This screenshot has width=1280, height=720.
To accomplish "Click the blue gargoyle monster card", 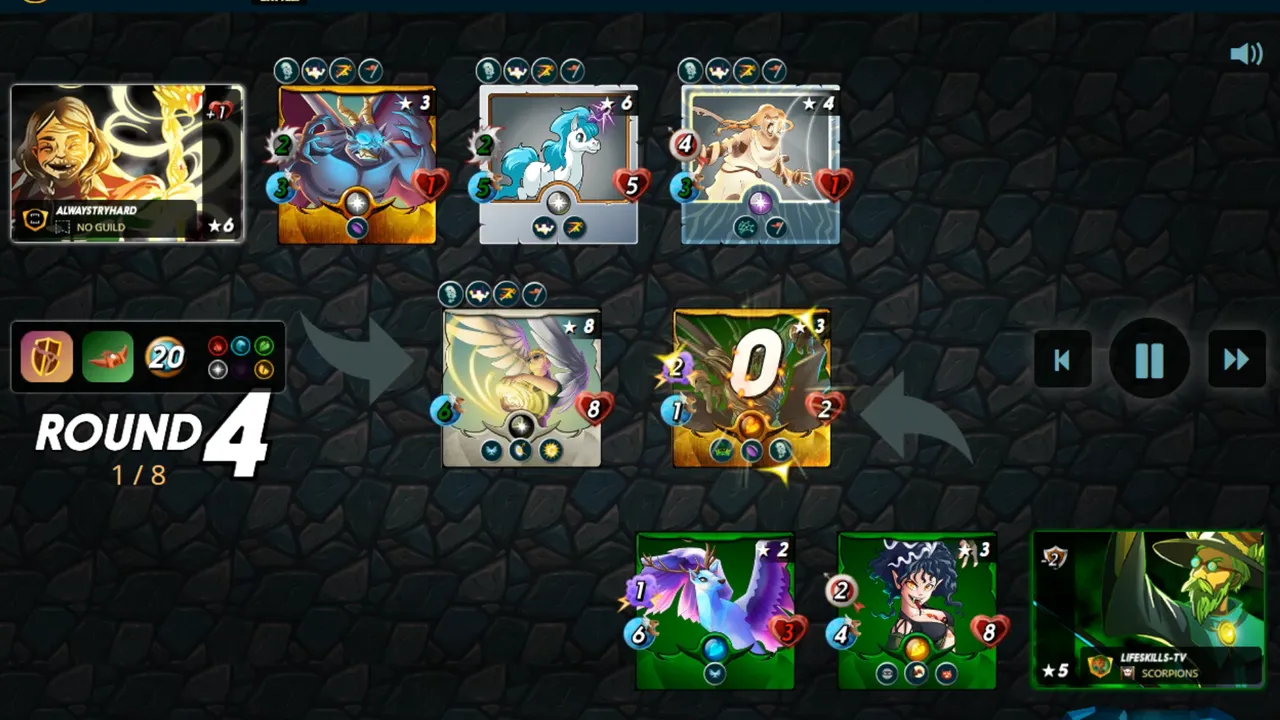I will click(357, 165).
